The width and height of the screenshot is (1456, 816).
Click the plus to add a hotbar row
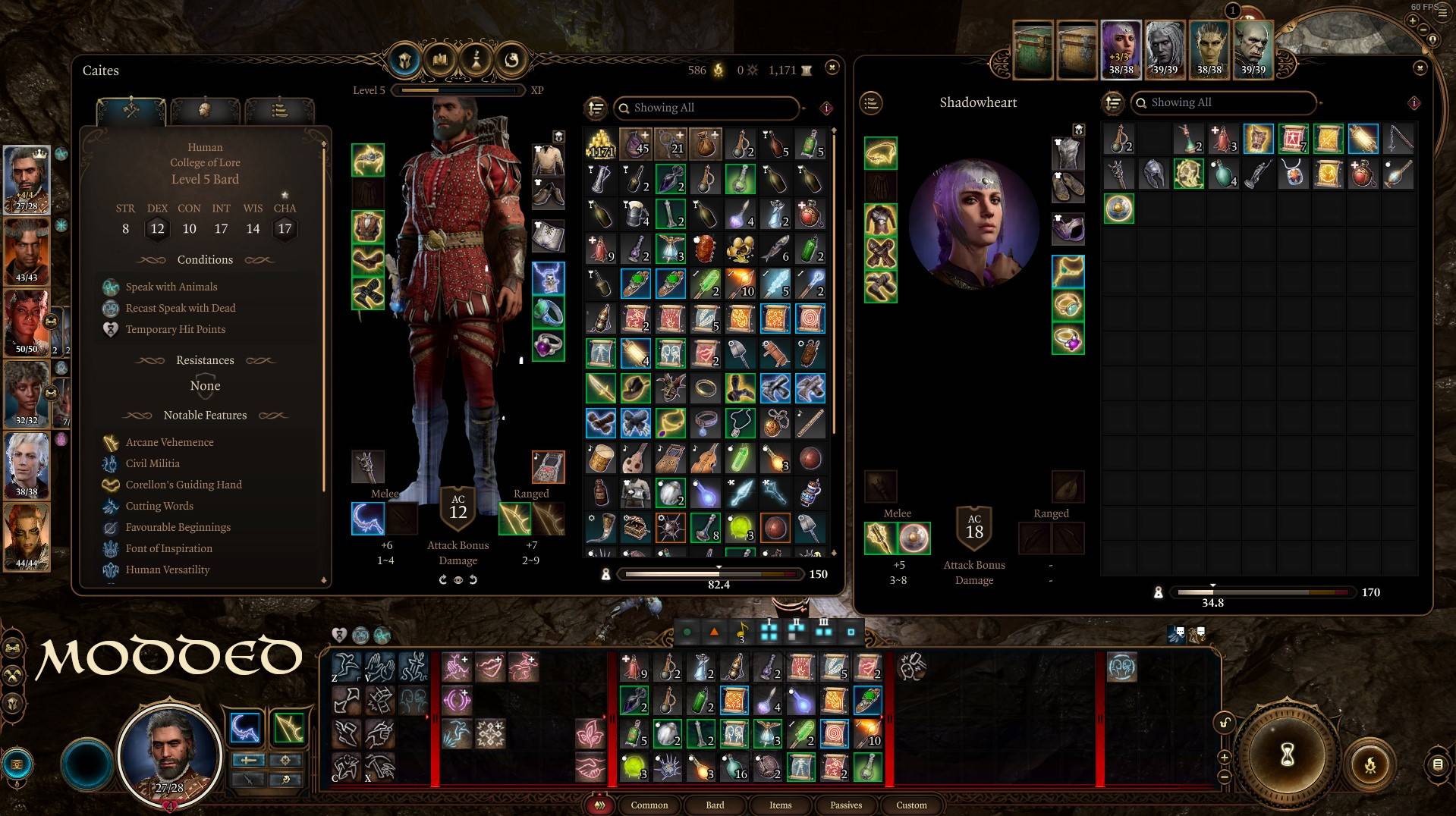click(1224, 757)
